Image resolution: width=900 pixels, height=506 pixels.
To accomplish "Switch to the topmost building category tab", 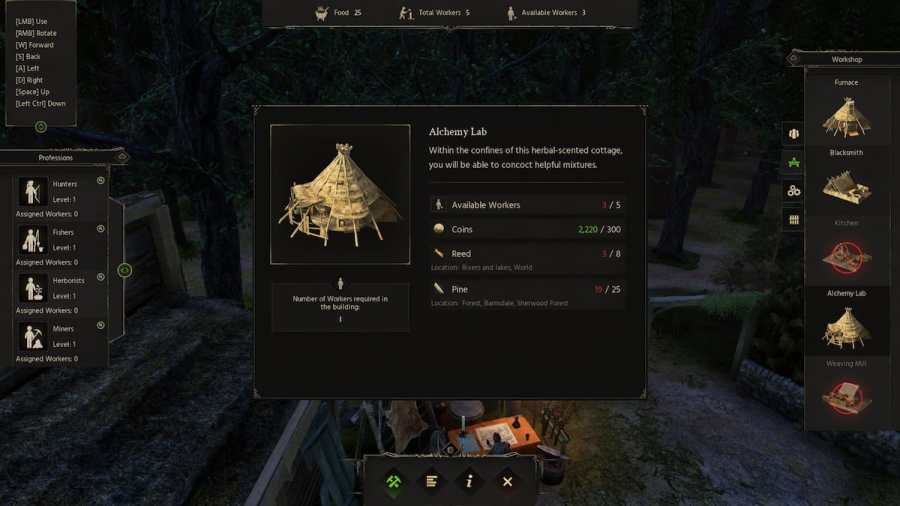I will click(794, 133).
